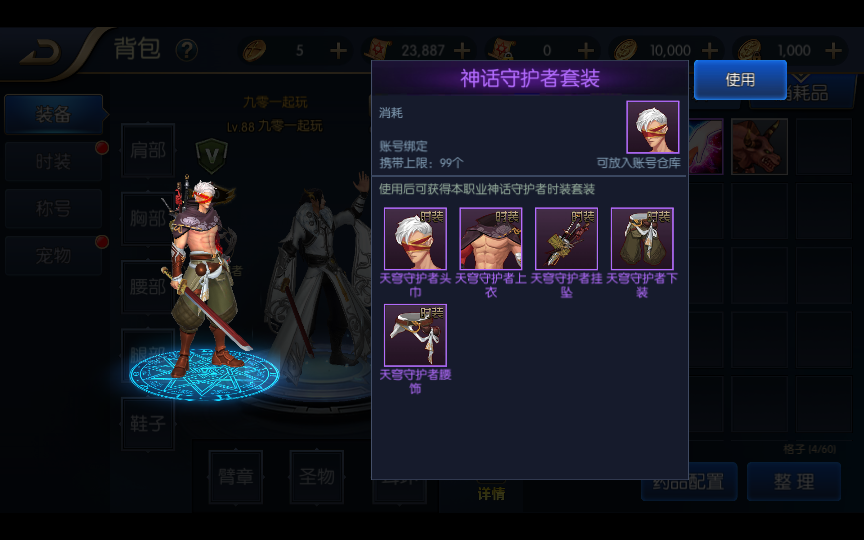
Task: Select the 肩部 shoulder equipment slot
Action: click(x=148, y=151)
